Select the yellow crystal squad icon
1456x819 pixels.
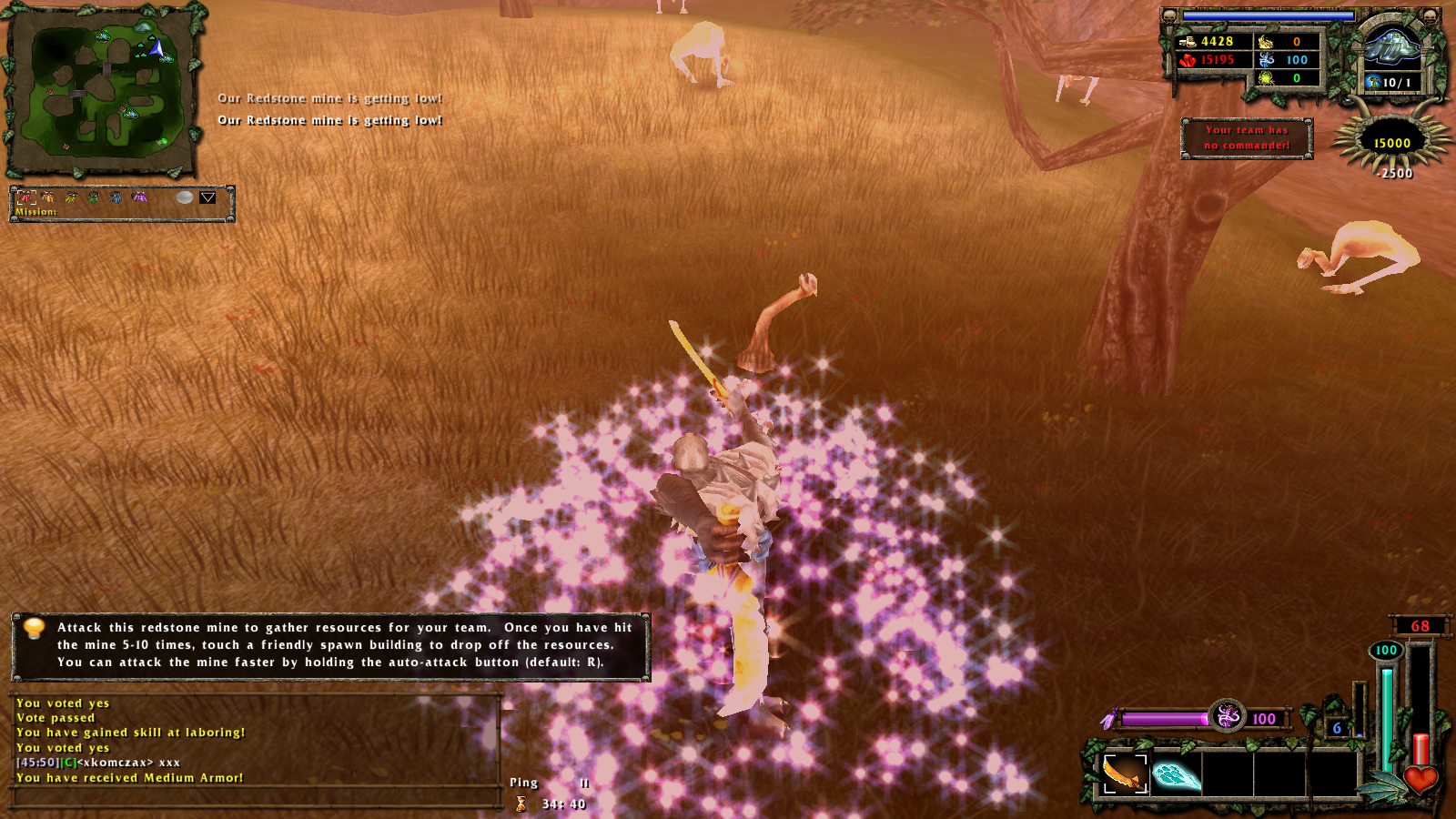click(x=71, y=197)
